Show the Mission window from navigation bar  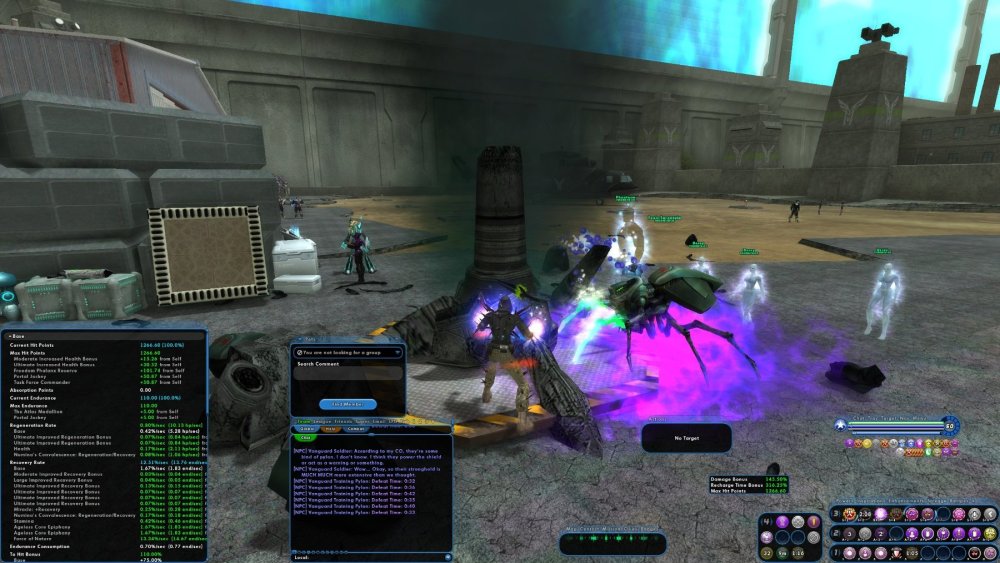pyautogui.click(x=612, y=528)
